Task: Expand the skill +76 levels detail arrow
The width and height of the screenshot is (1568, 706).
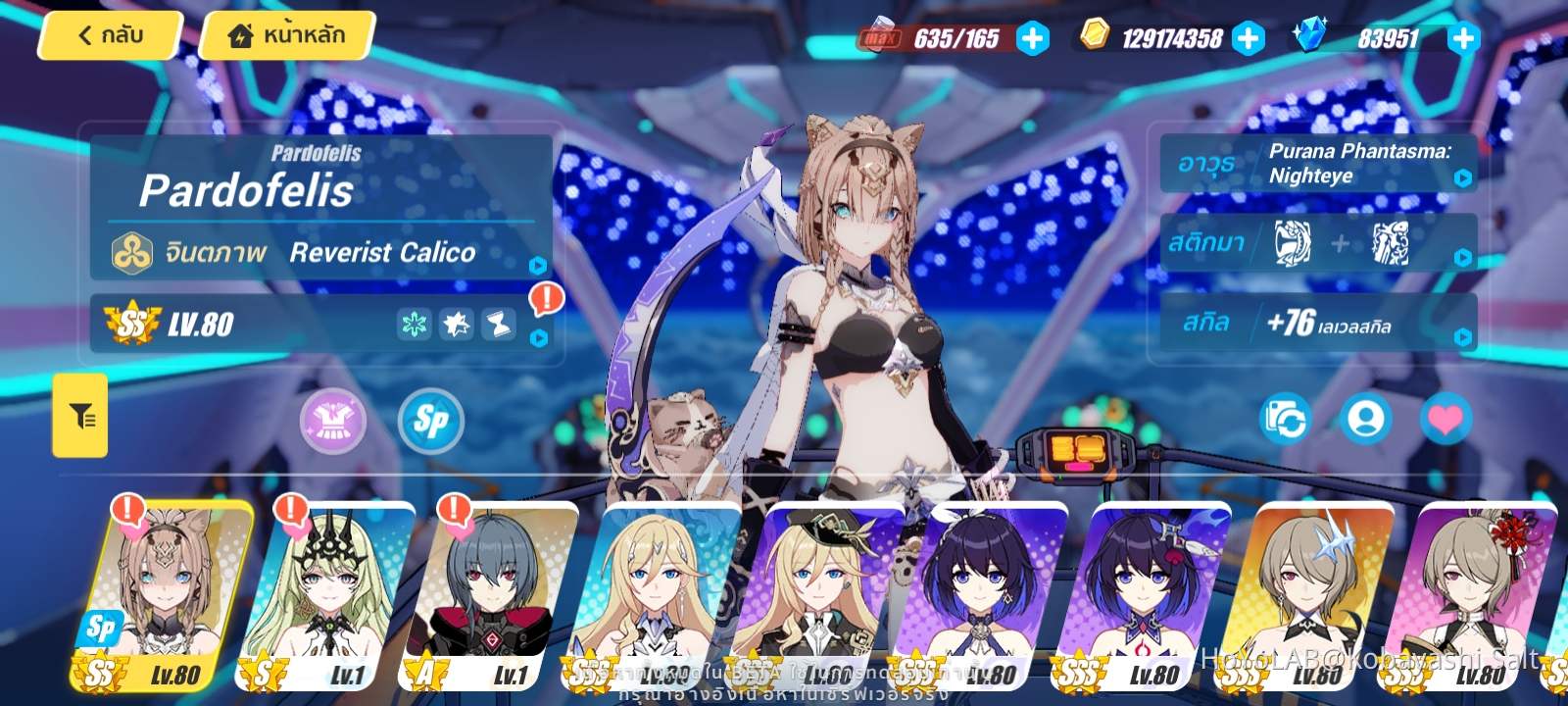Action: (1462, 337)
